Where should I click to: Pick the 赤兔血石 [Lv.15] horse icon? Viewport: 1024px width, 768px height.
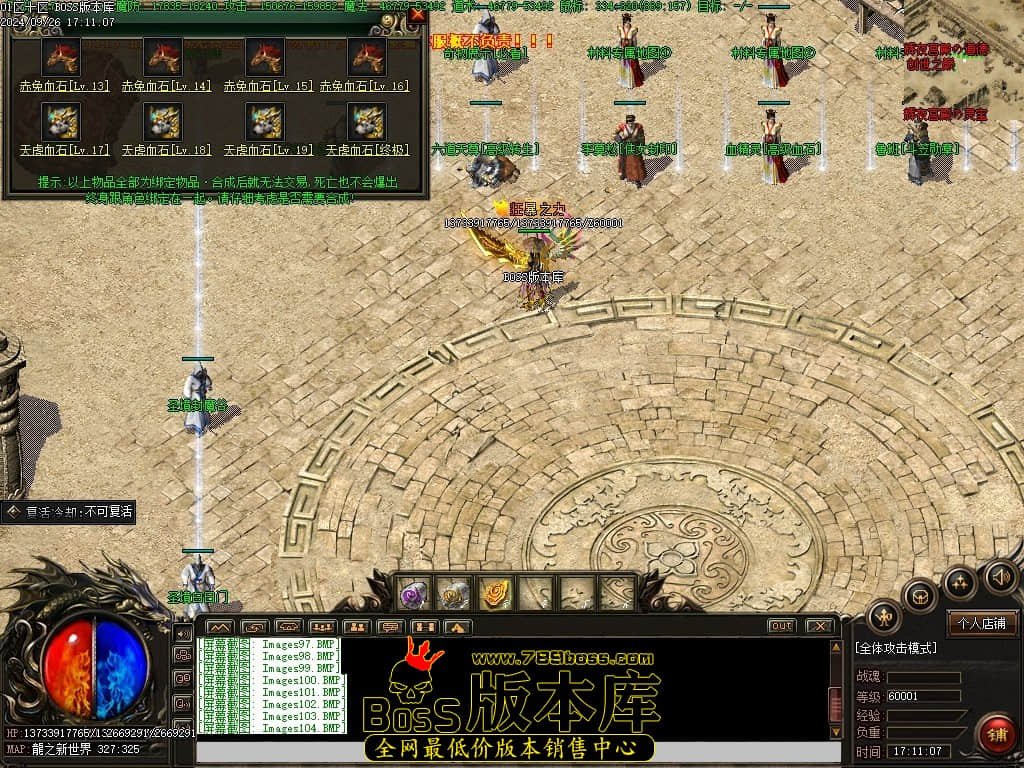pyautogui.click(x=265, y=58)
